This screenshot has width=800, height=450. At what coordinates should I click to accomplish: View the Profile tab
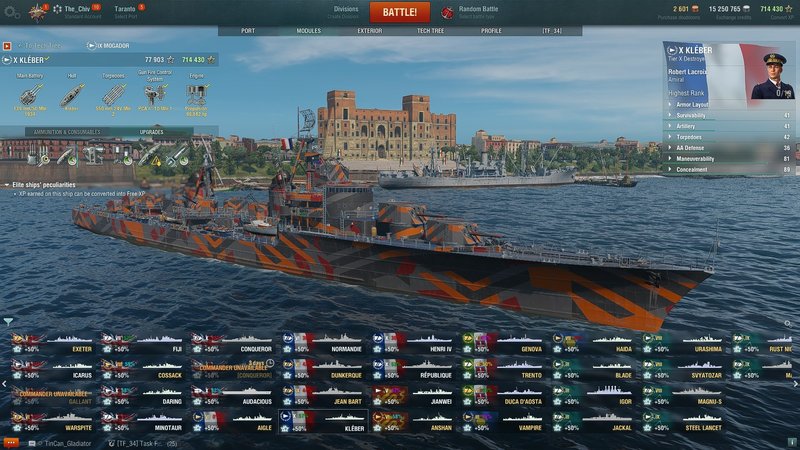tap(491, 31)
